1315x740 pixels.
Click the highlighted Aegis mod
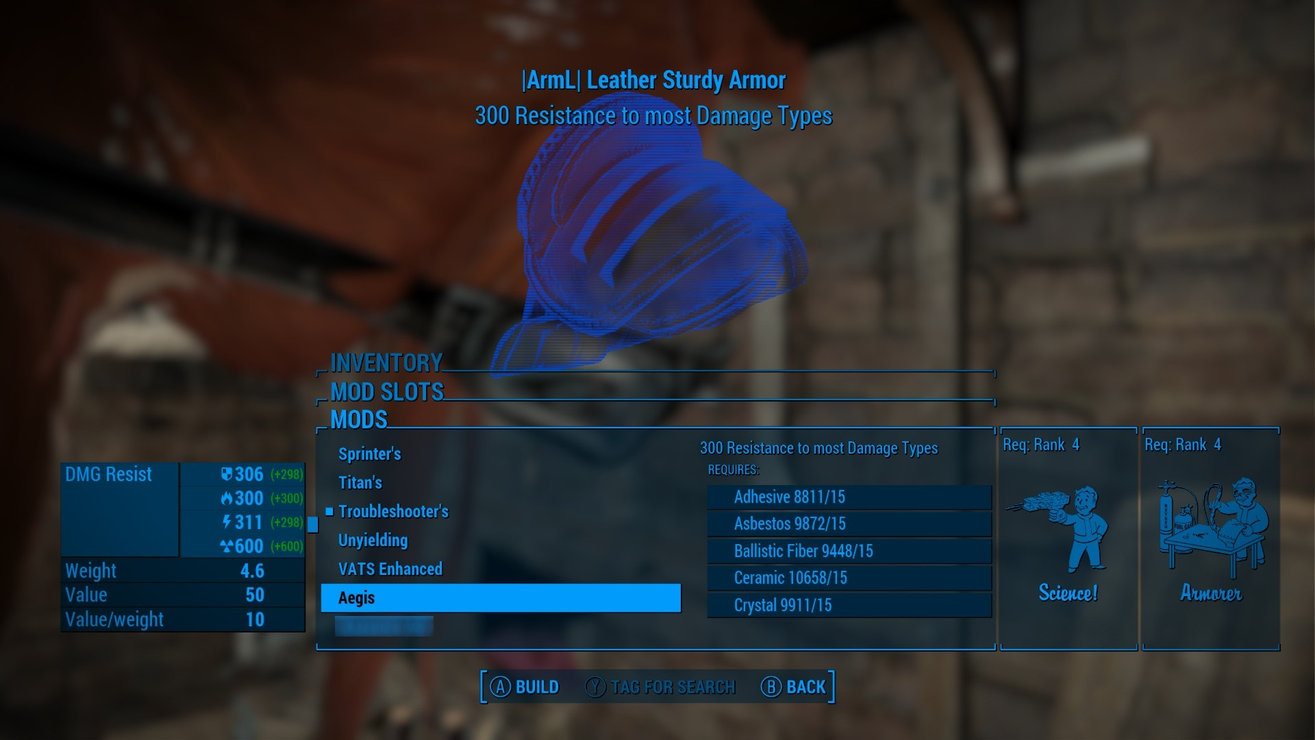tap(500, 598)
